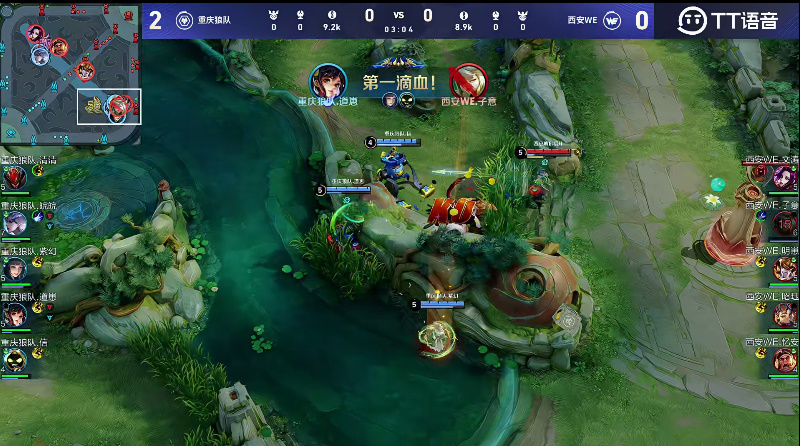The width and height of the screenshot is (800, 446).
Task: Select 重庆狼队 清清 player portrait
Action: [x=14, y=177]
